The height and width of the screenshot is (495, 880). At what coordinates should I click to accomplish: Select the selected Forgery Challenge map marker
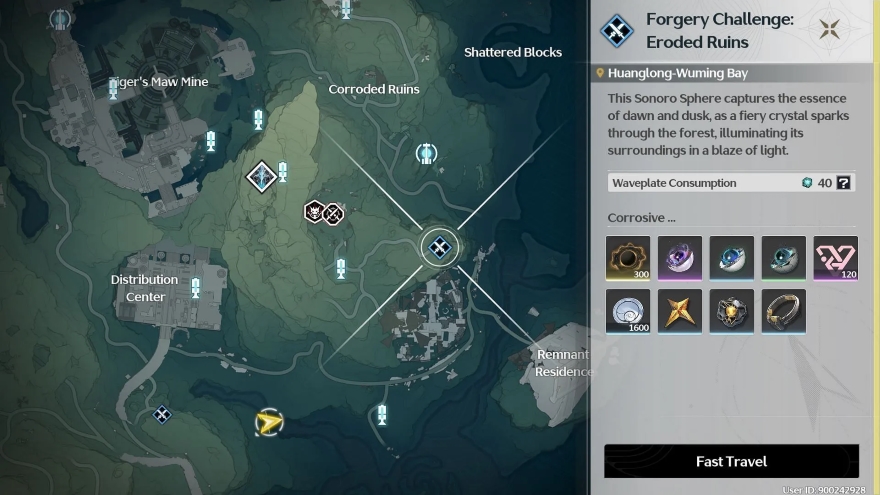click(x=439, y=247)
